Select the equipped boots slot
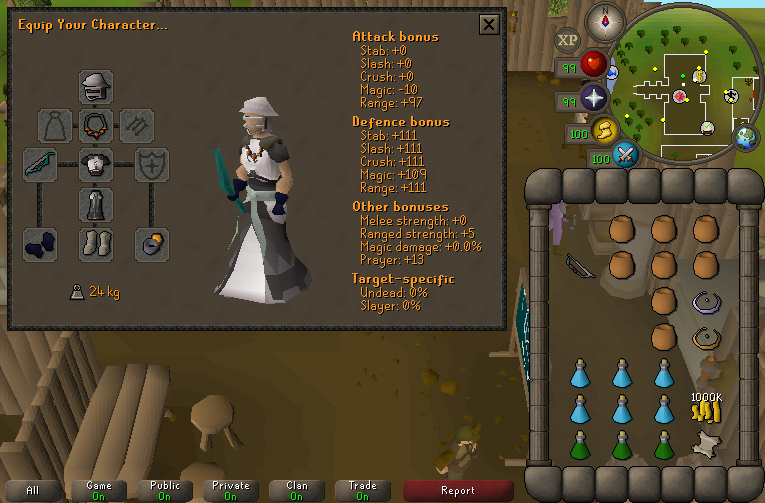Viewport: 765px width, 503px height. click(x=96, y=243)
